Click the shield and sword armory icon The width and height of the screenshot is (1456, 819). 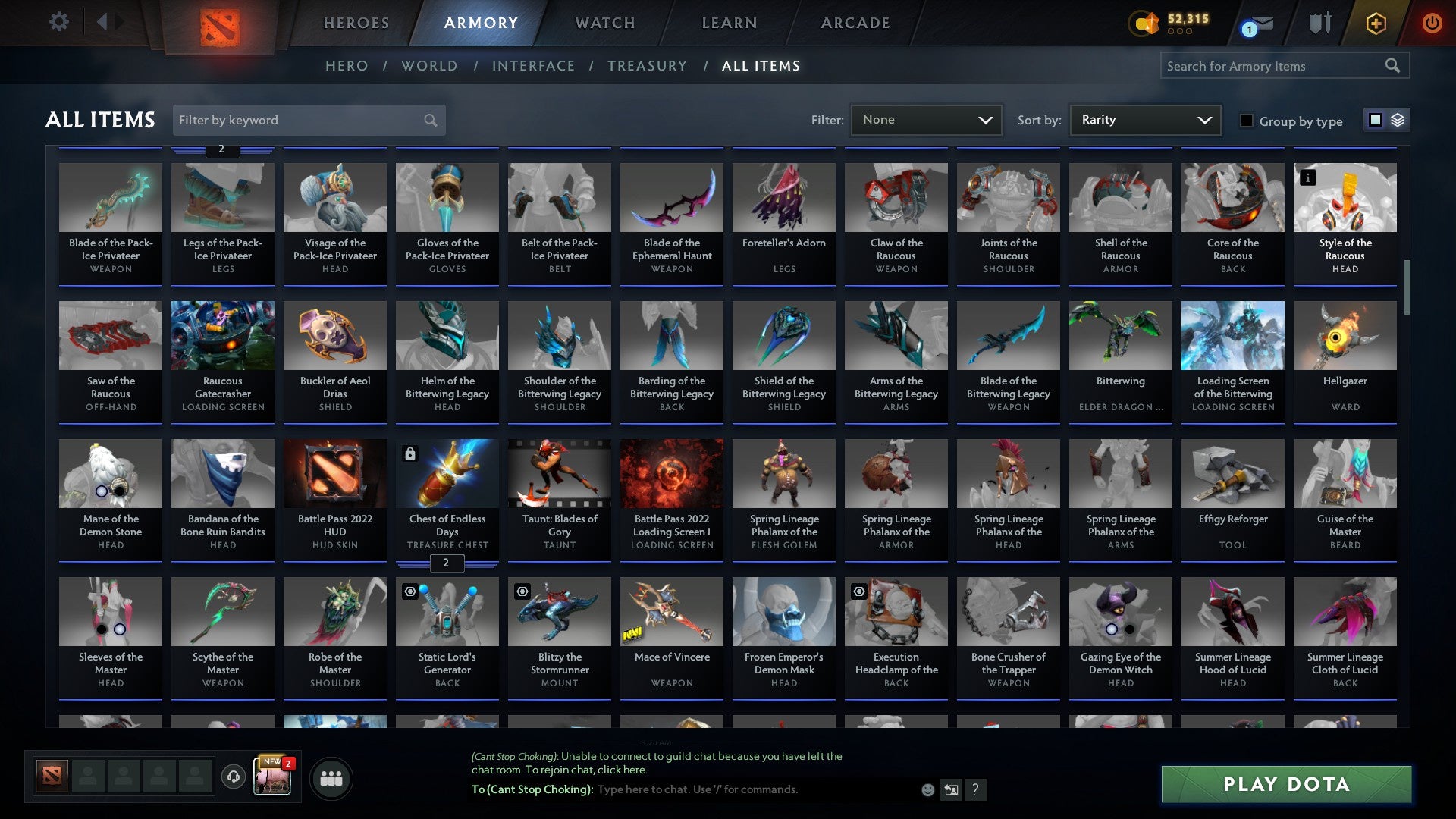coord(1319,23)
